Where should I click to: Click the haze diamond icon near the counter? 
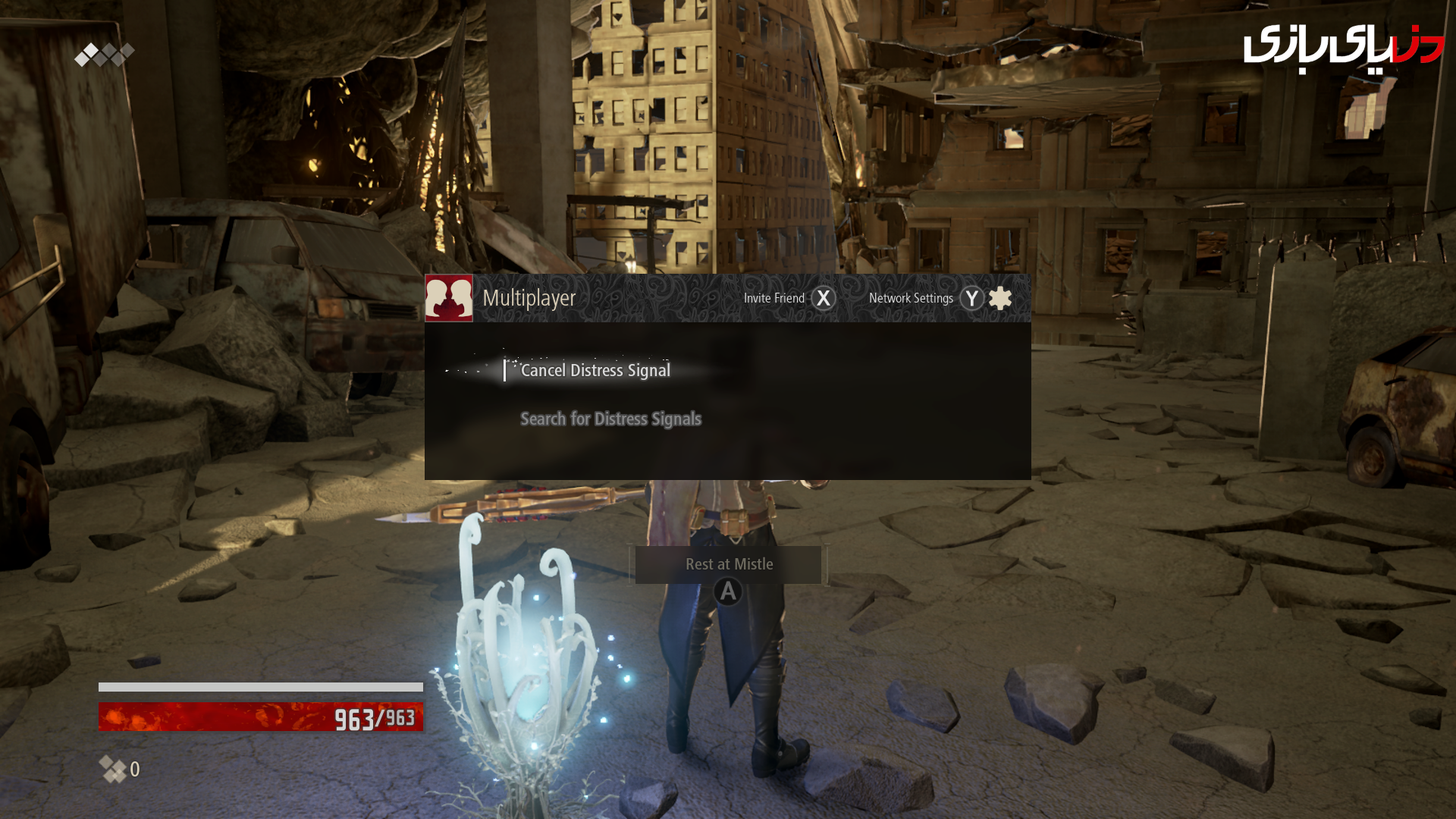tap(112, 769)
